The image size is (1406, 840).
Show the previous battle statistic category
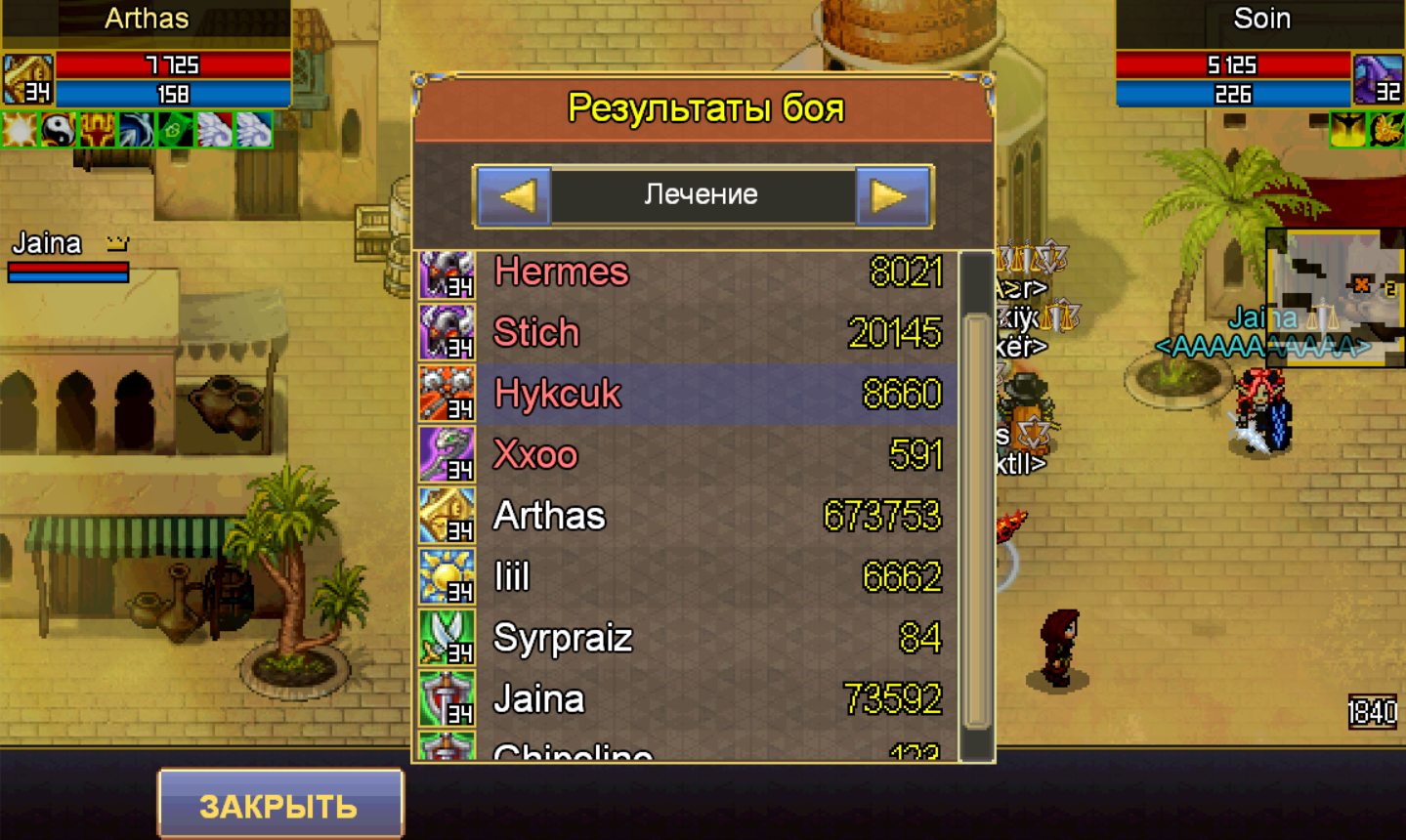514,196
